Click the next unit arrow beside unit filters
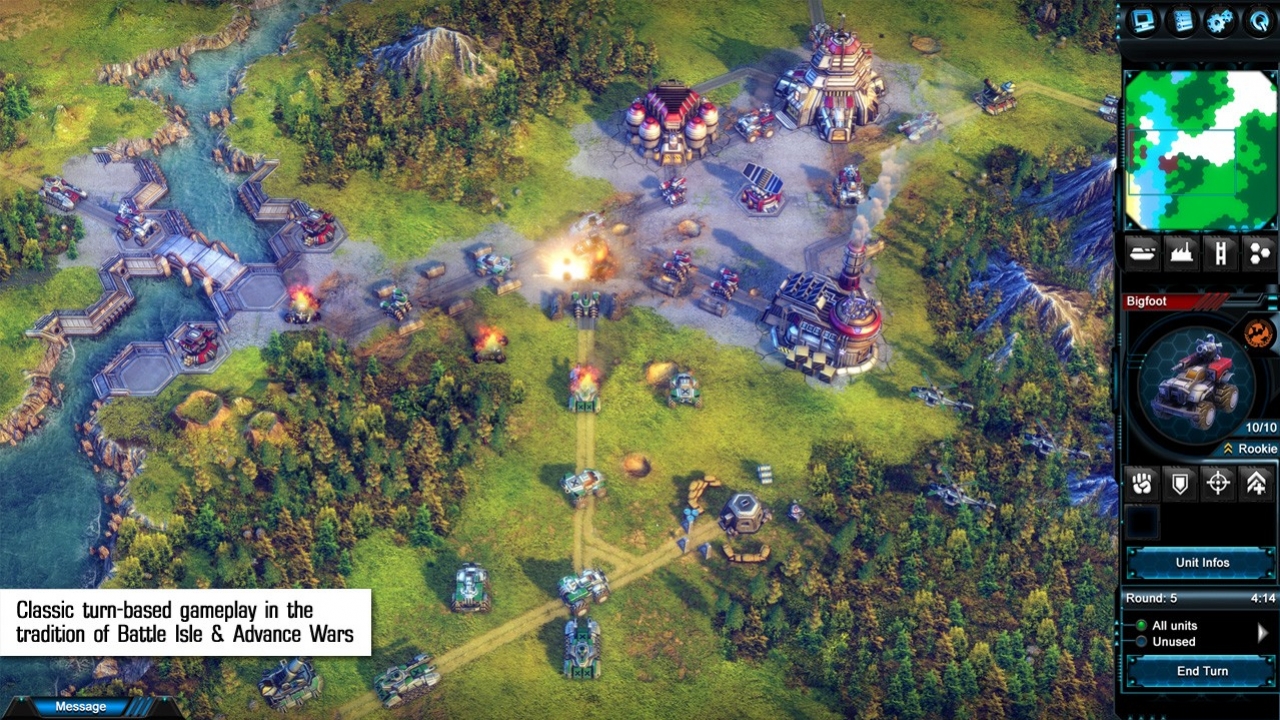 click(x=1262, y=632)
